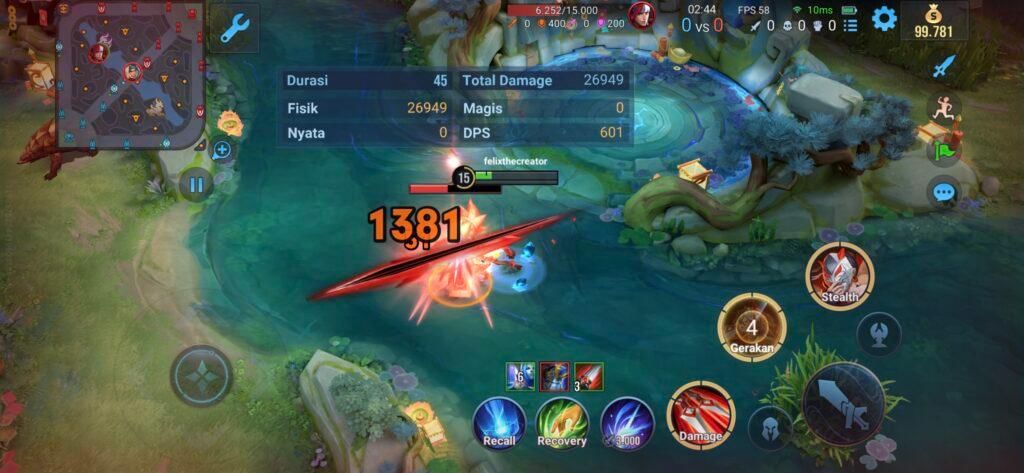
Task: Activate the Recovery heal
Action: pyautogui.click(x=562, y=423)
